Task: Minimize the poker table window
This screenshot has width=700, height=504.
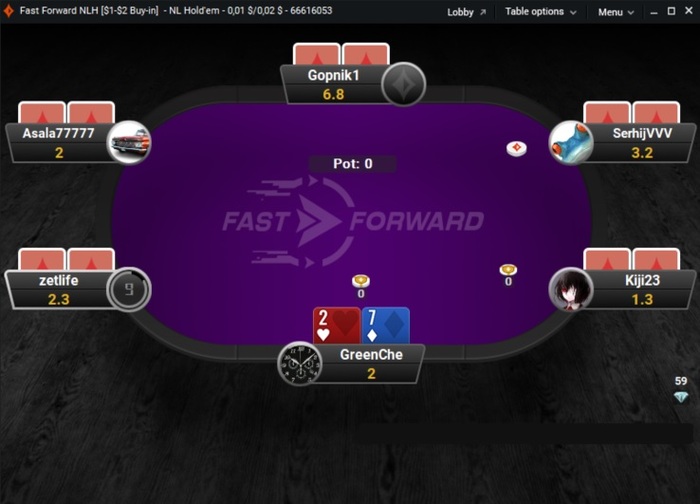Action: pos(651,12)
